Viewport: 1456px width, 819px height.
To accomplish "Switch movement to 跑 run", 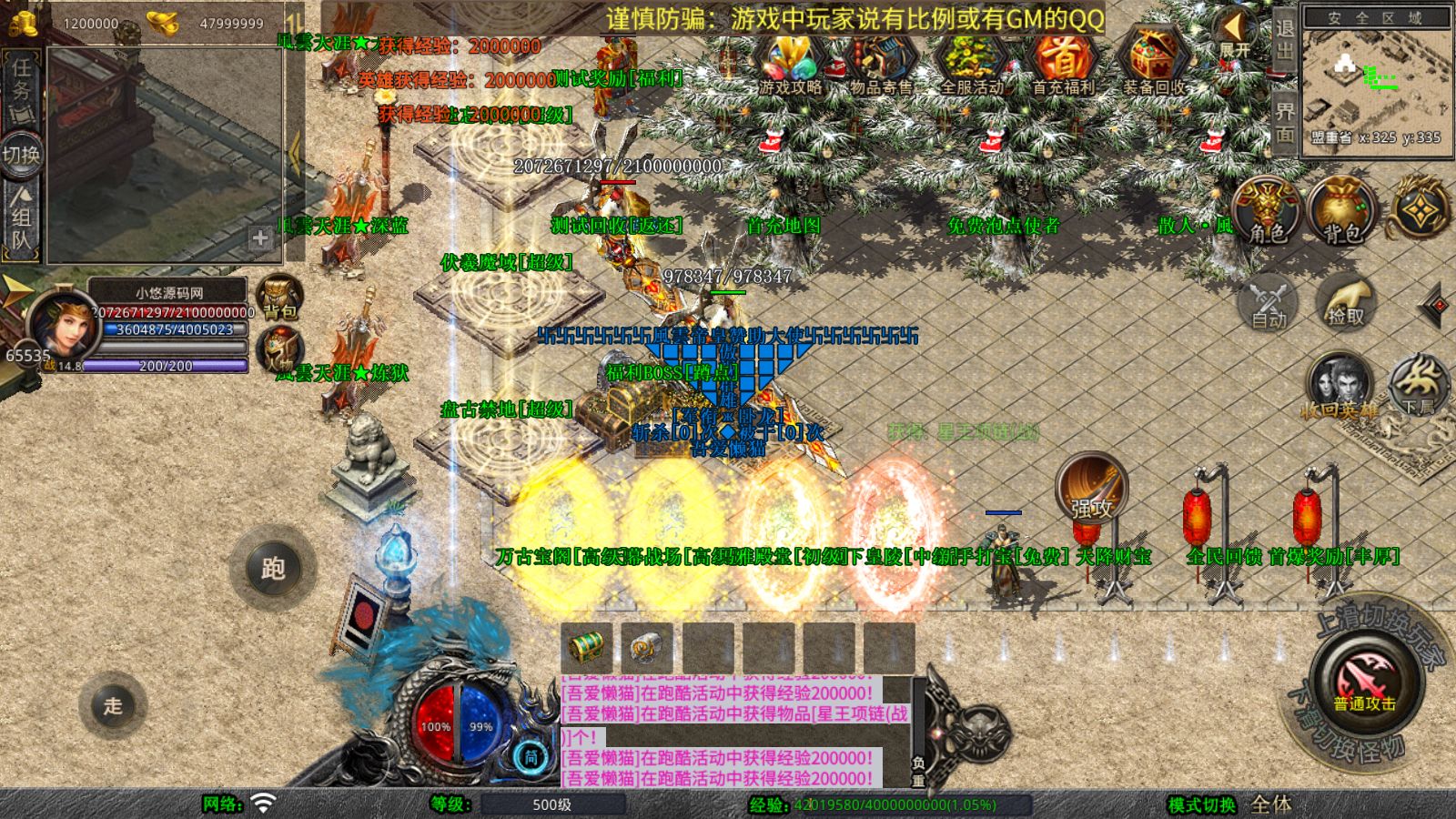I will coord(273,568).
